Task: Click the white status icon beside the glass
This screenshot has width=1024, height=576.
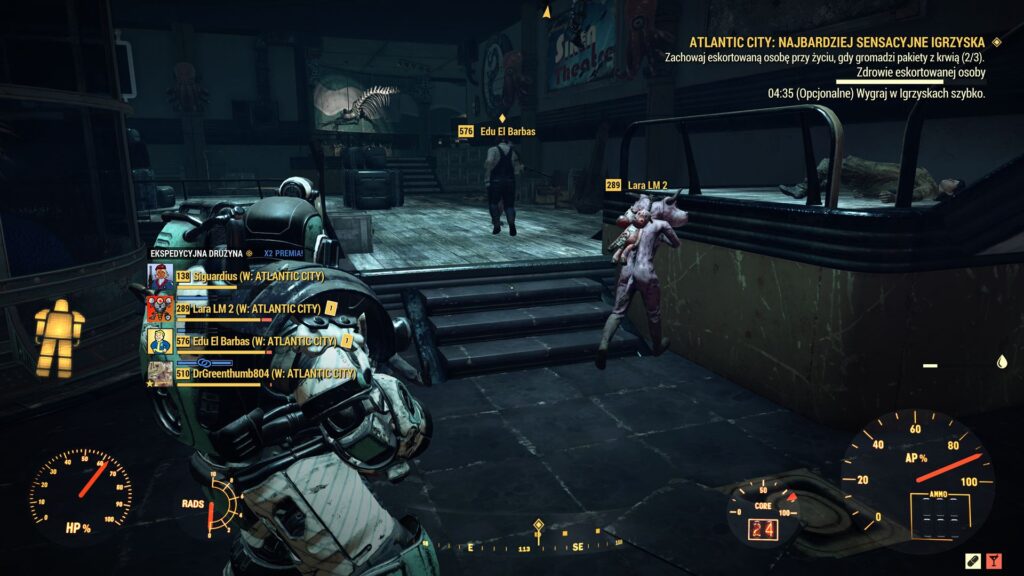Action: pyautogui.click(x=972, y=559)
